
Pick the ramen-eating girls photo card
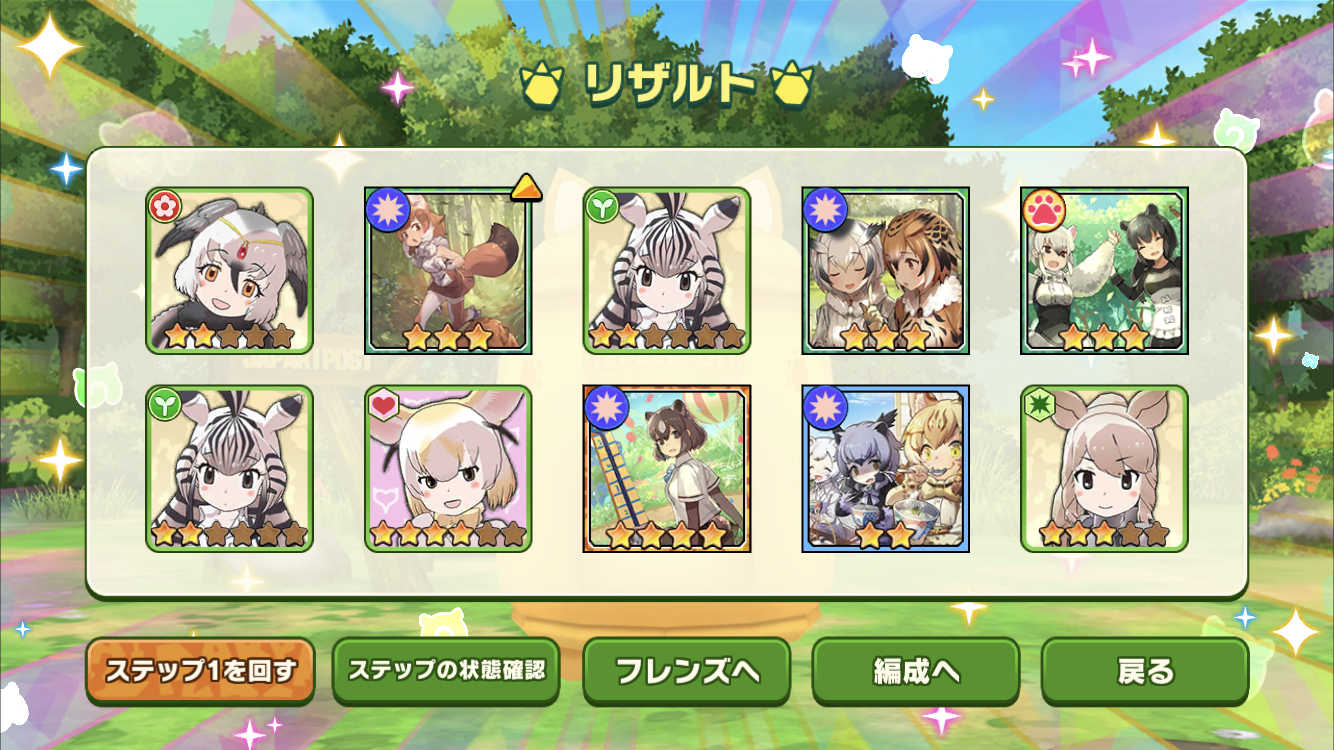tap(885, 468)
